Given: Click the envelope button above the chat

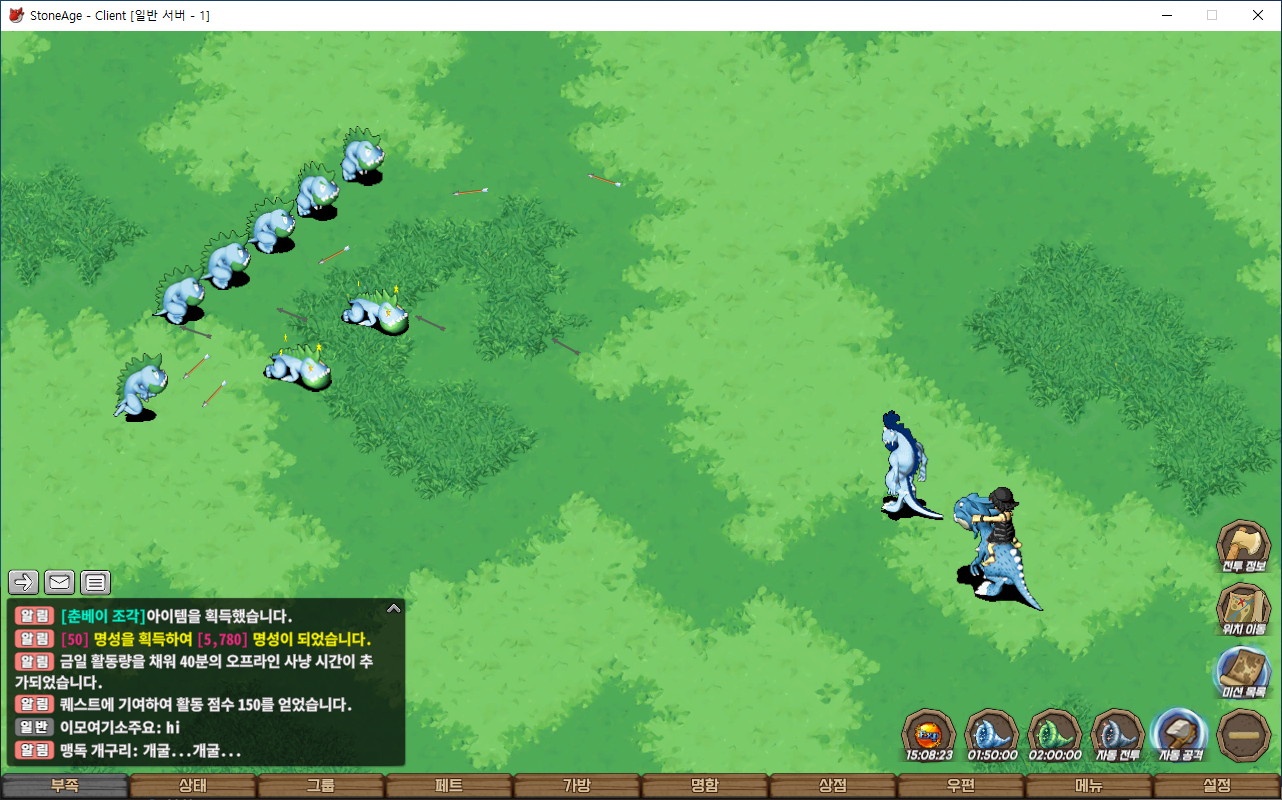Looking at the screenshot, I should [x=59, y=582].
